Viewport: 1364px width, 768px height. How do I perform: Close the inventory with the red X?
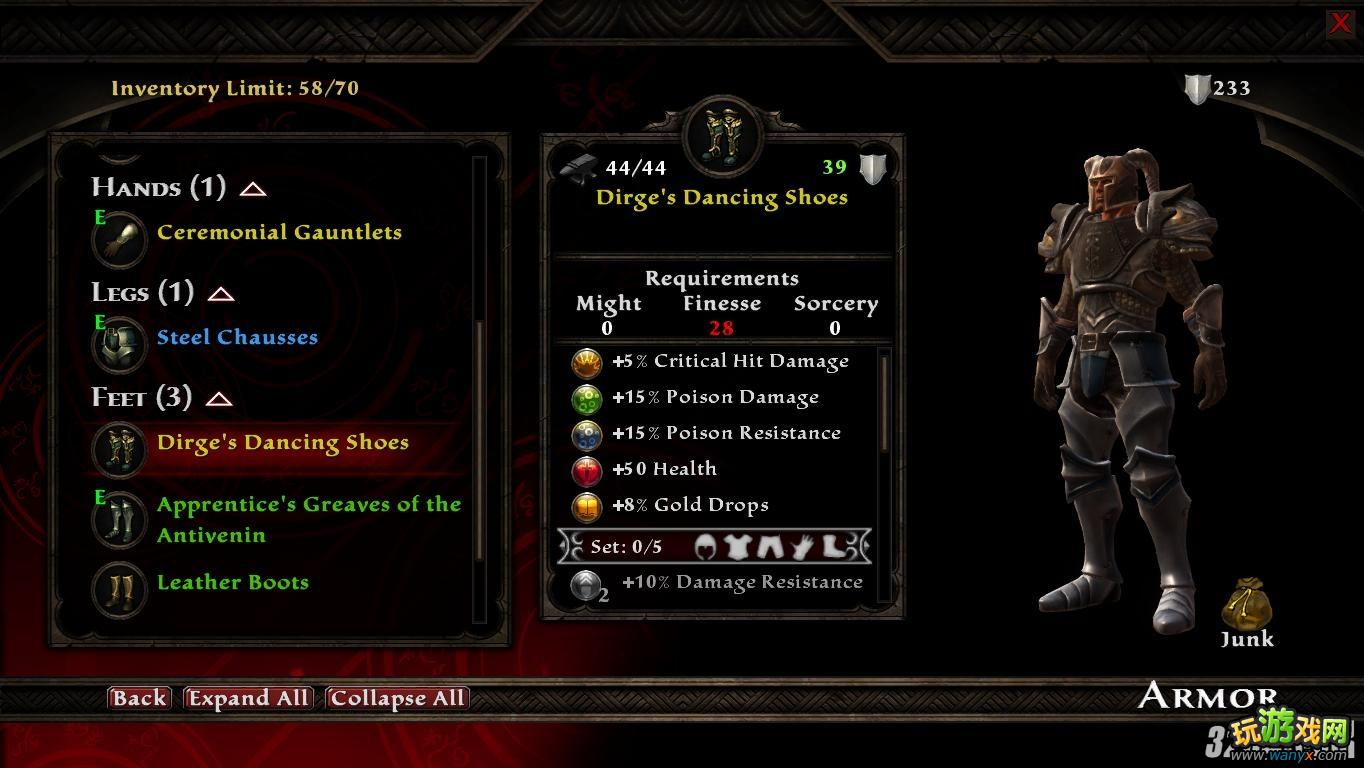(1340, 23)
